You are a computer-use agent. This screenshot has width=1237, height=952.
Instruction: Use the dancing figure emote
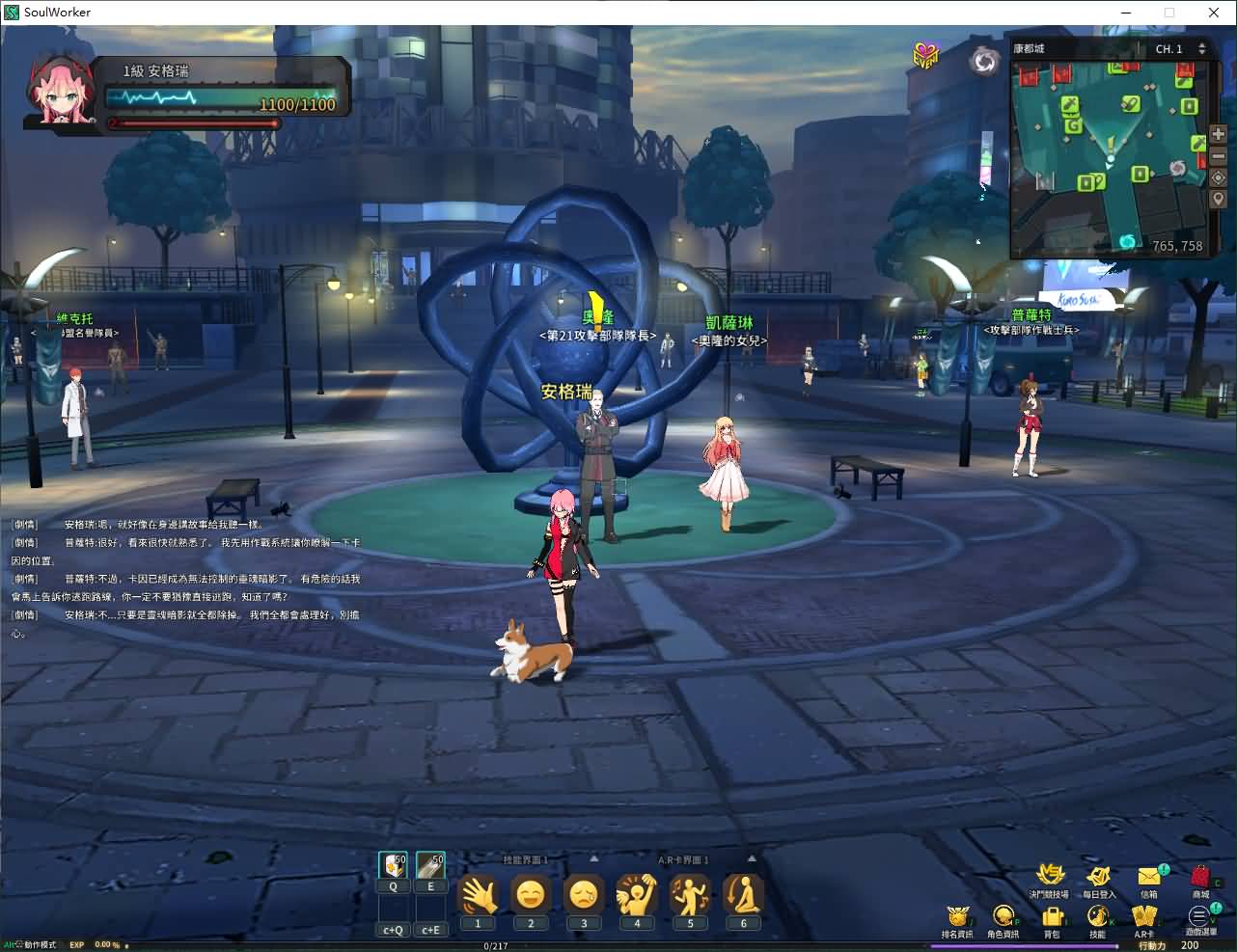pos(690,896)
